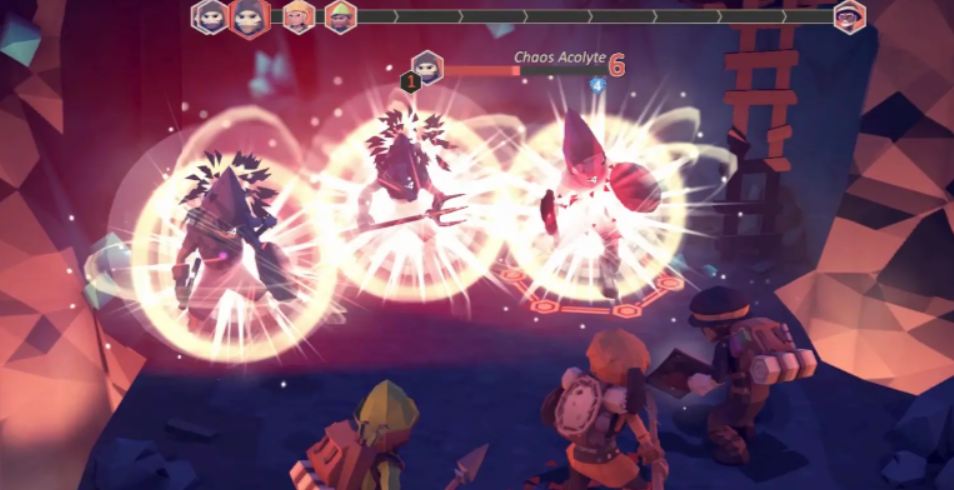Select the orange-haired hero portrait in turn order
This screenshot has width=954, height=490.
coord(299,16)
